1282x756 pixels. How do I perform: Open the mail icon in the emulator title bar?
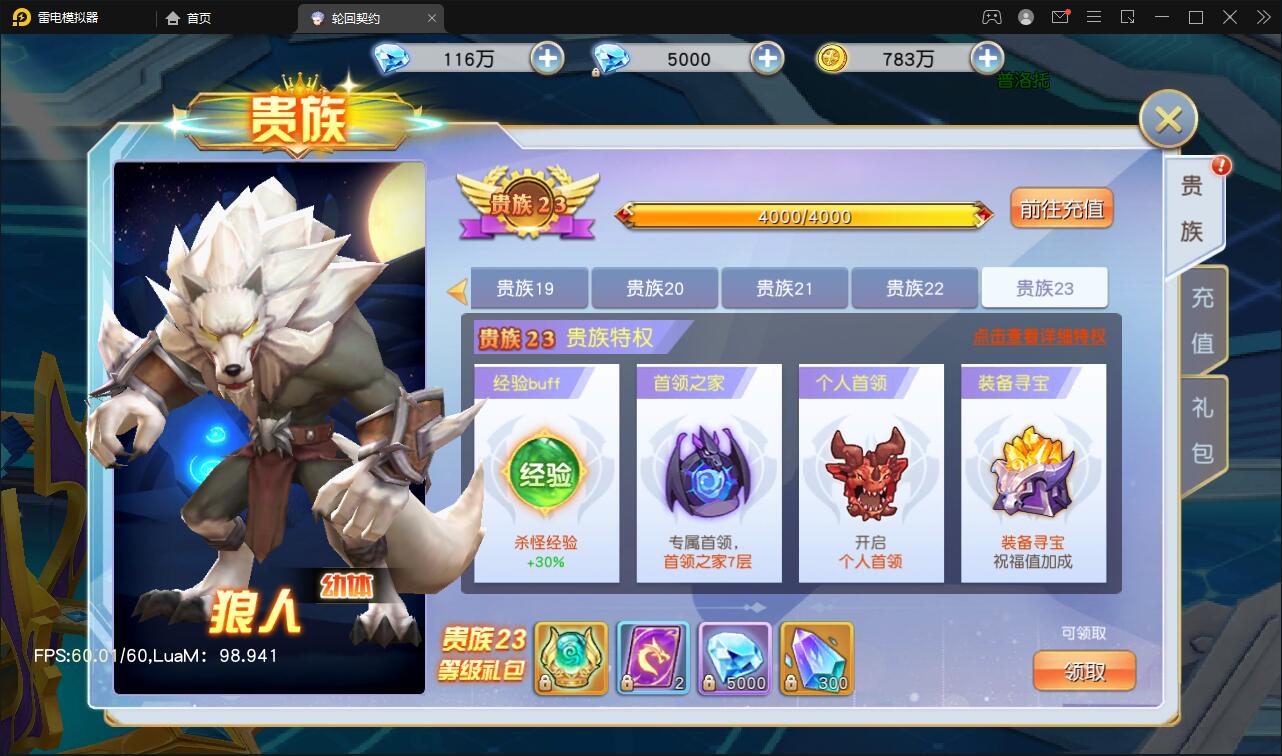tap(1063, 17)
